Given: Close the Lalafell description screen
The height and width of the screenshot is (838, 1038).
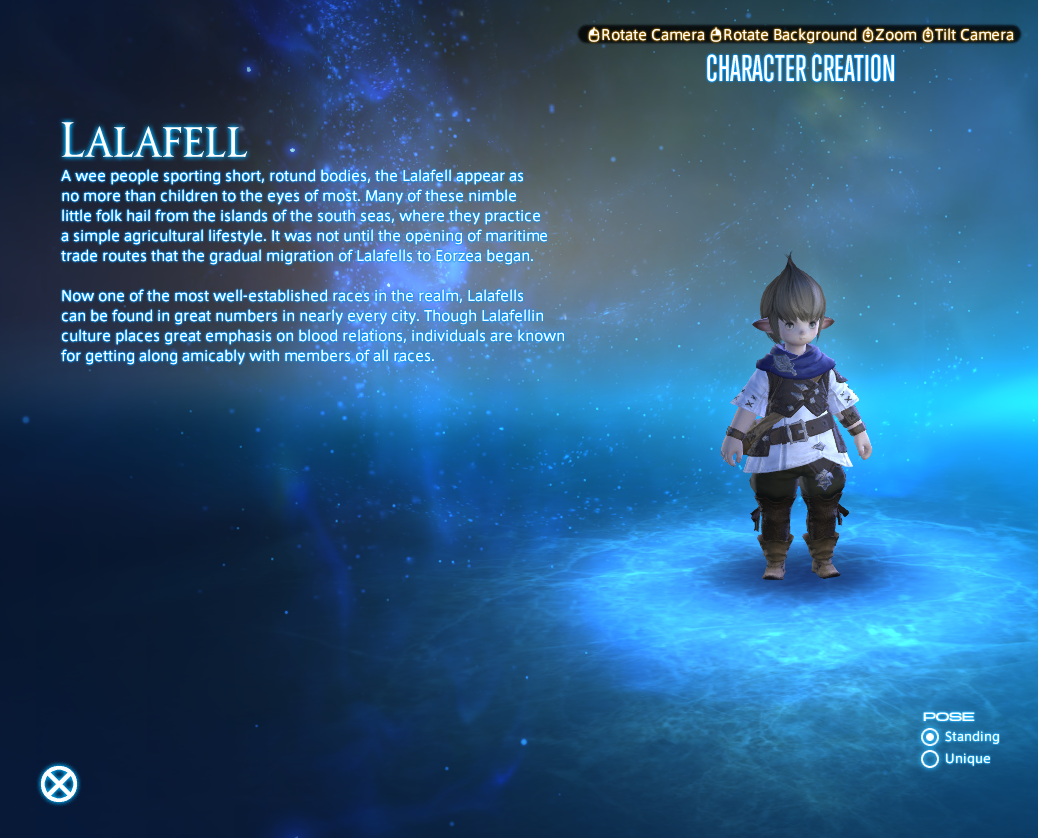Looking at the screenshot, I should point(59,784).
